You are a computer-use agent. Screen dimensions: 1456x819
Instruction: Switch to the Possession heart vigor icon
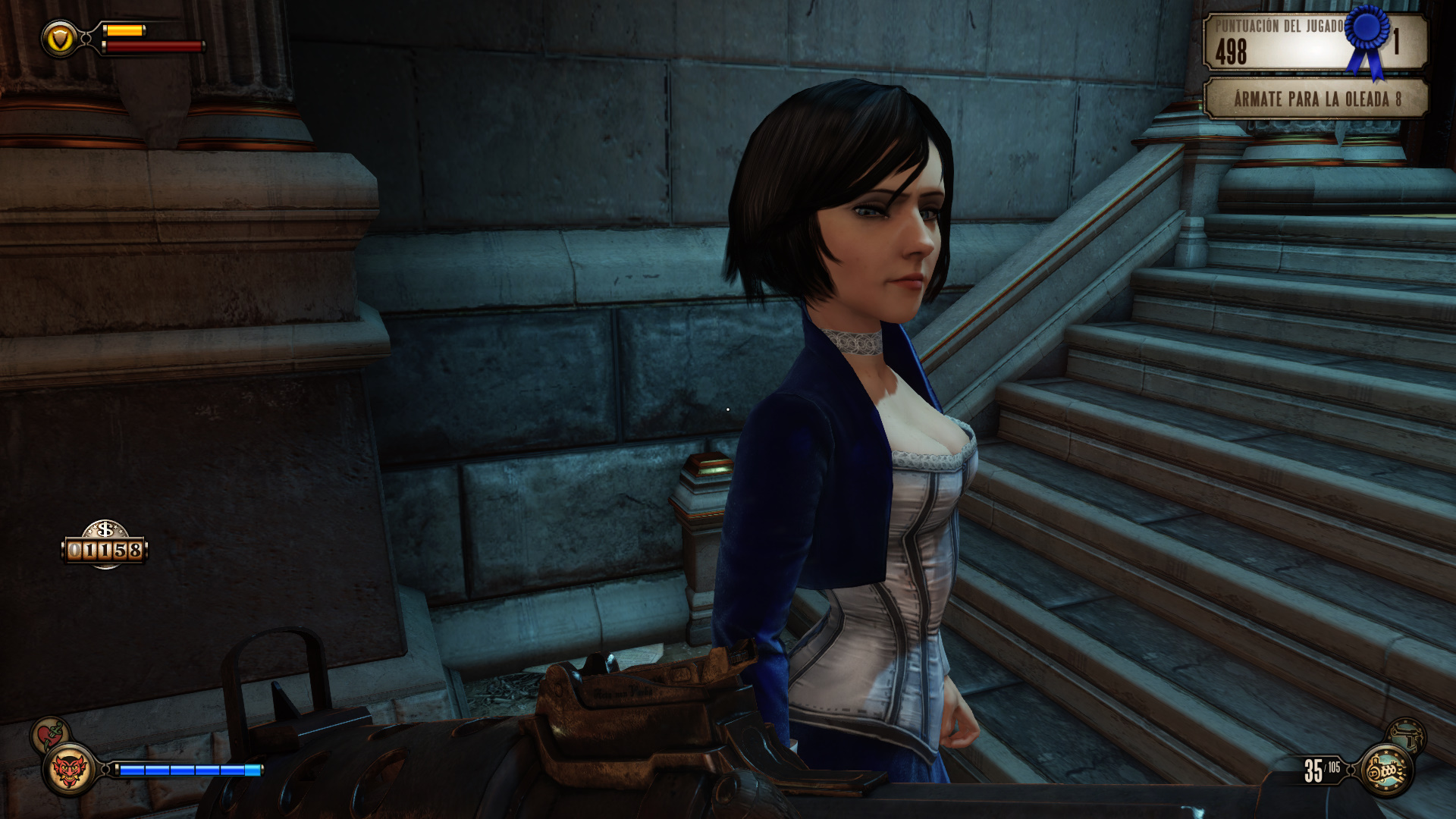click(x=49, y=734)
